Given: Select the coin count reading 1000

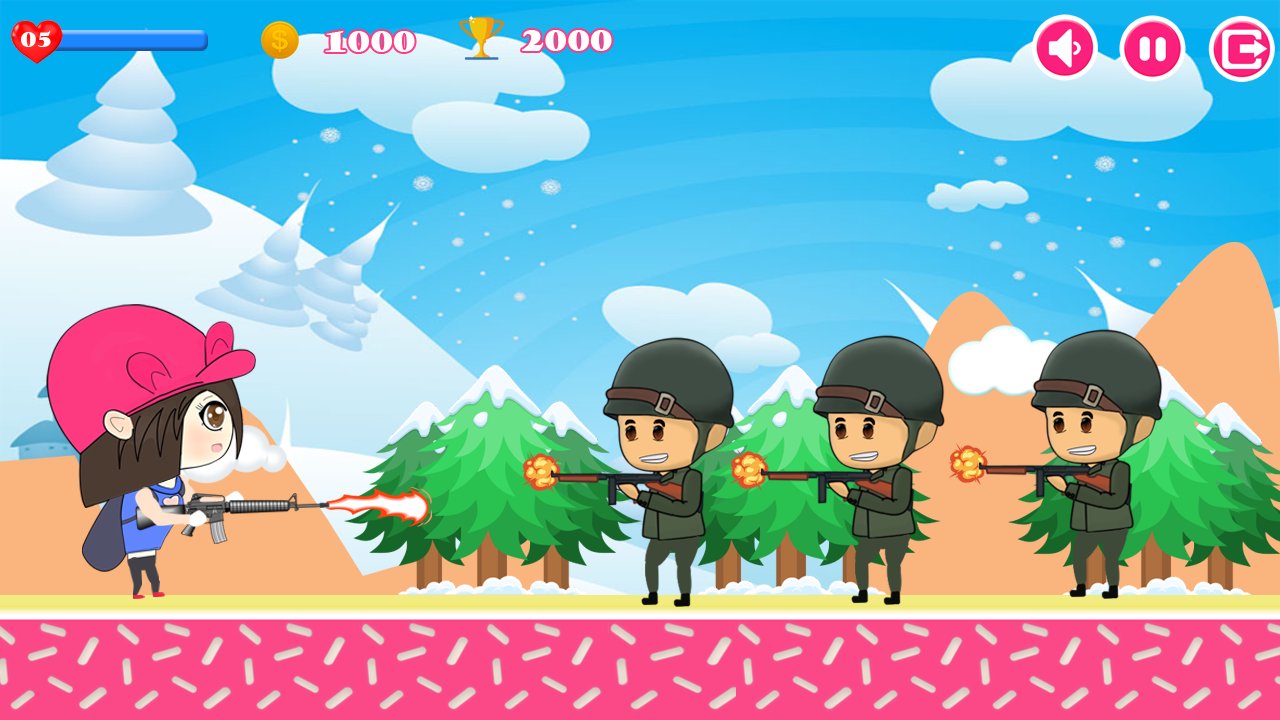Looking at the screenshot, I should (370, 40).
